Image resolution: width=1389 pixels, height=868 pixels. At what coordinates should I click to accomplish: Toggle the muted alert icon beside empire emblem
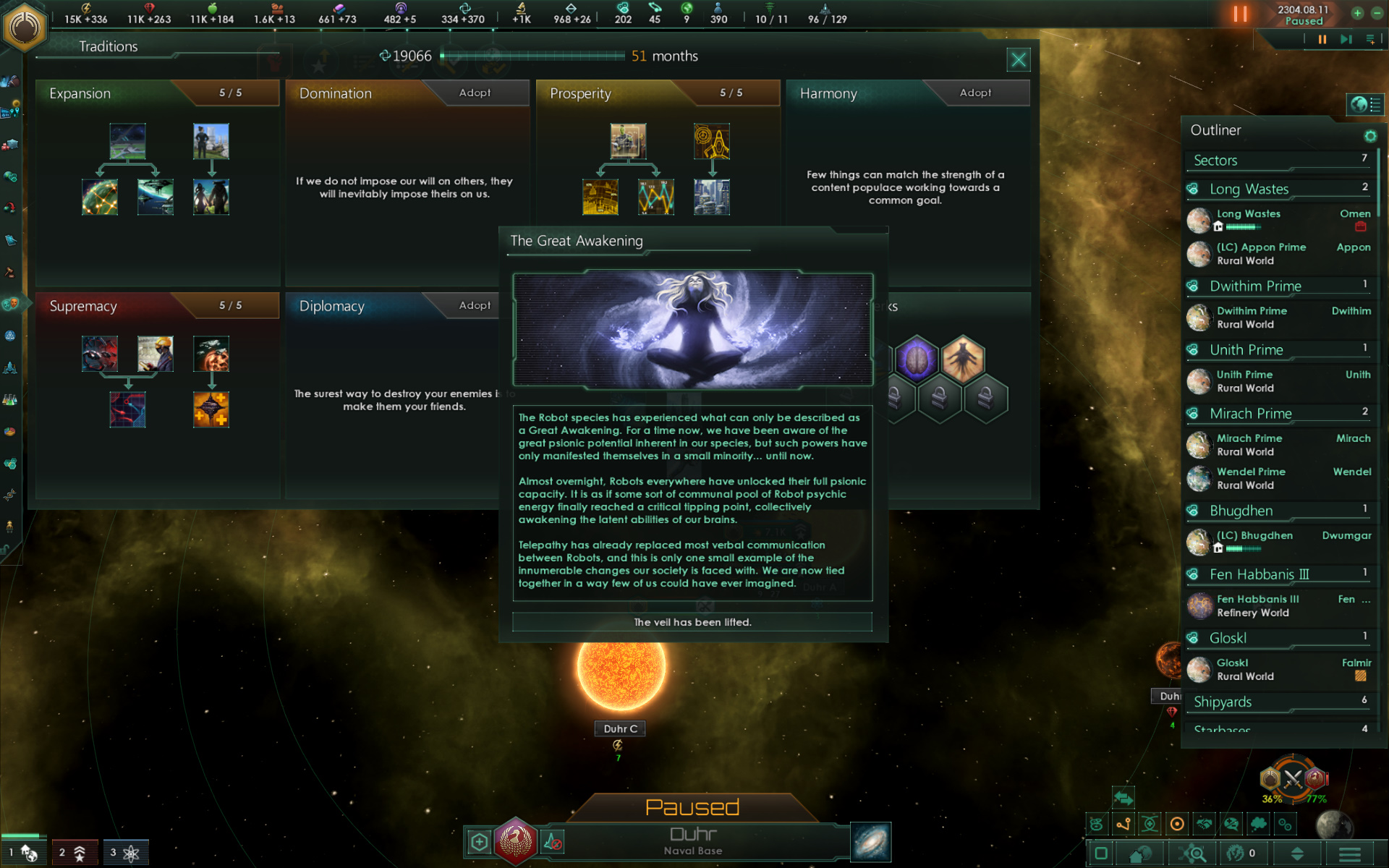tap(553, 841)
